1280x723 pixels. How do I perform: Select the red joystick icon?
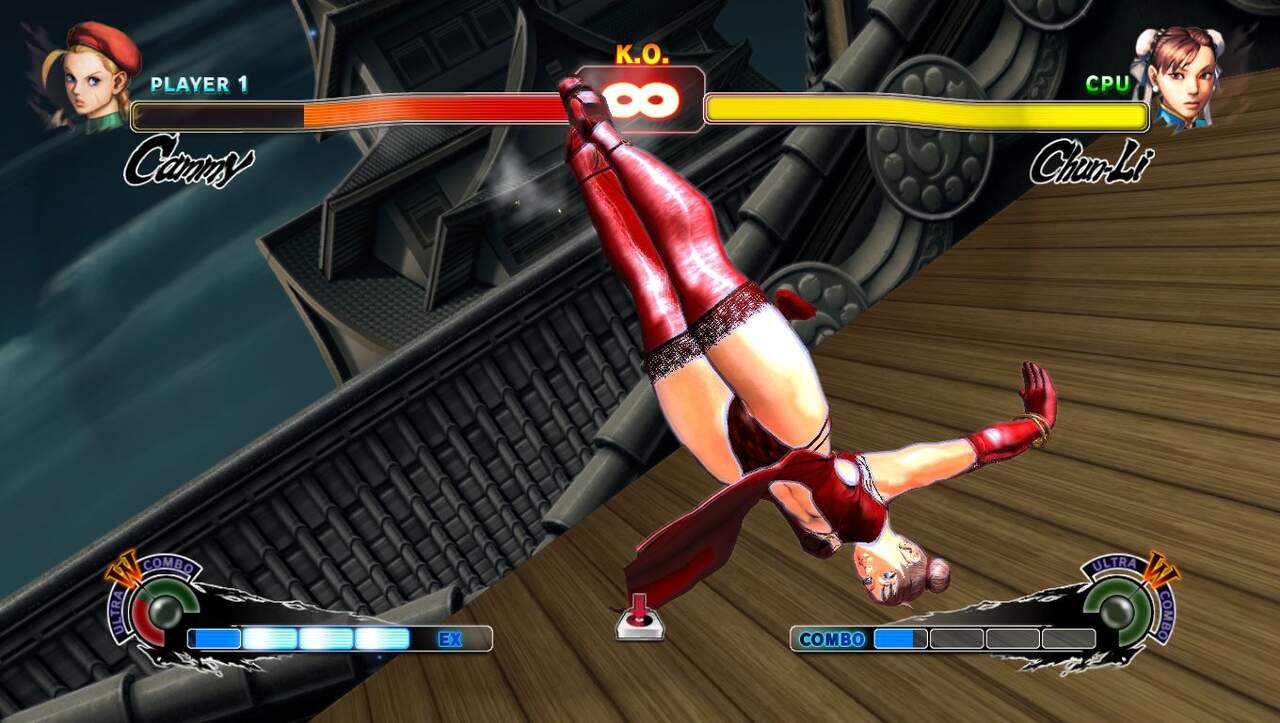(639, 618)
